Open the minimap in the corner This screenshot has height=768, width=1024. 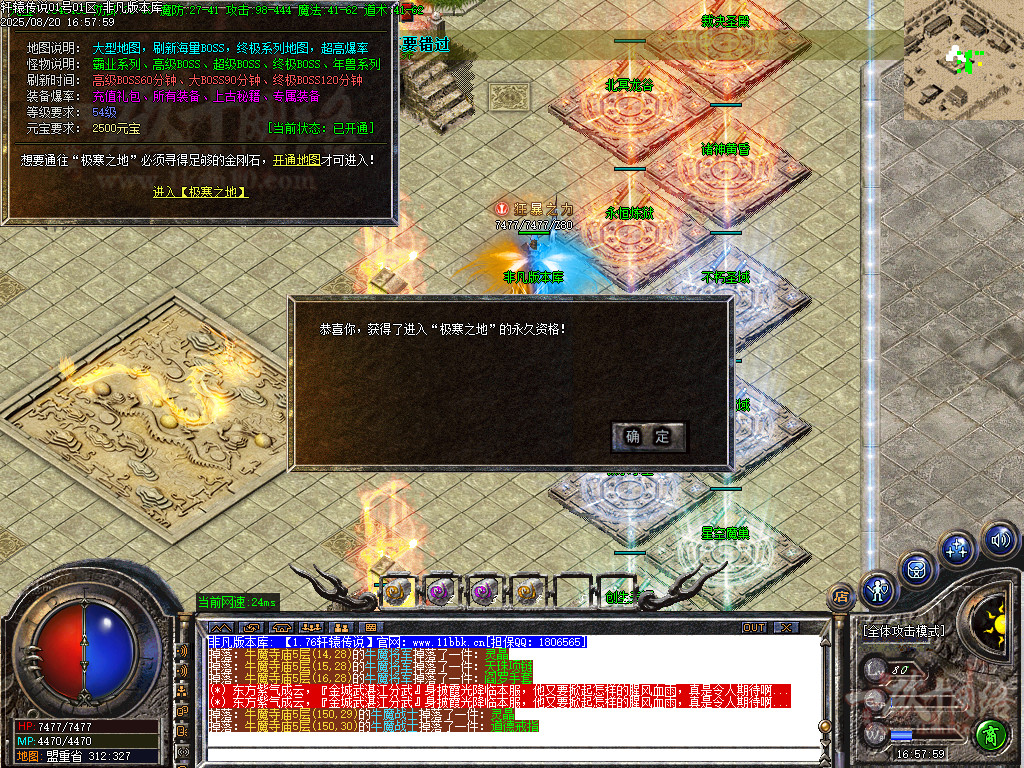pos(963,60)
